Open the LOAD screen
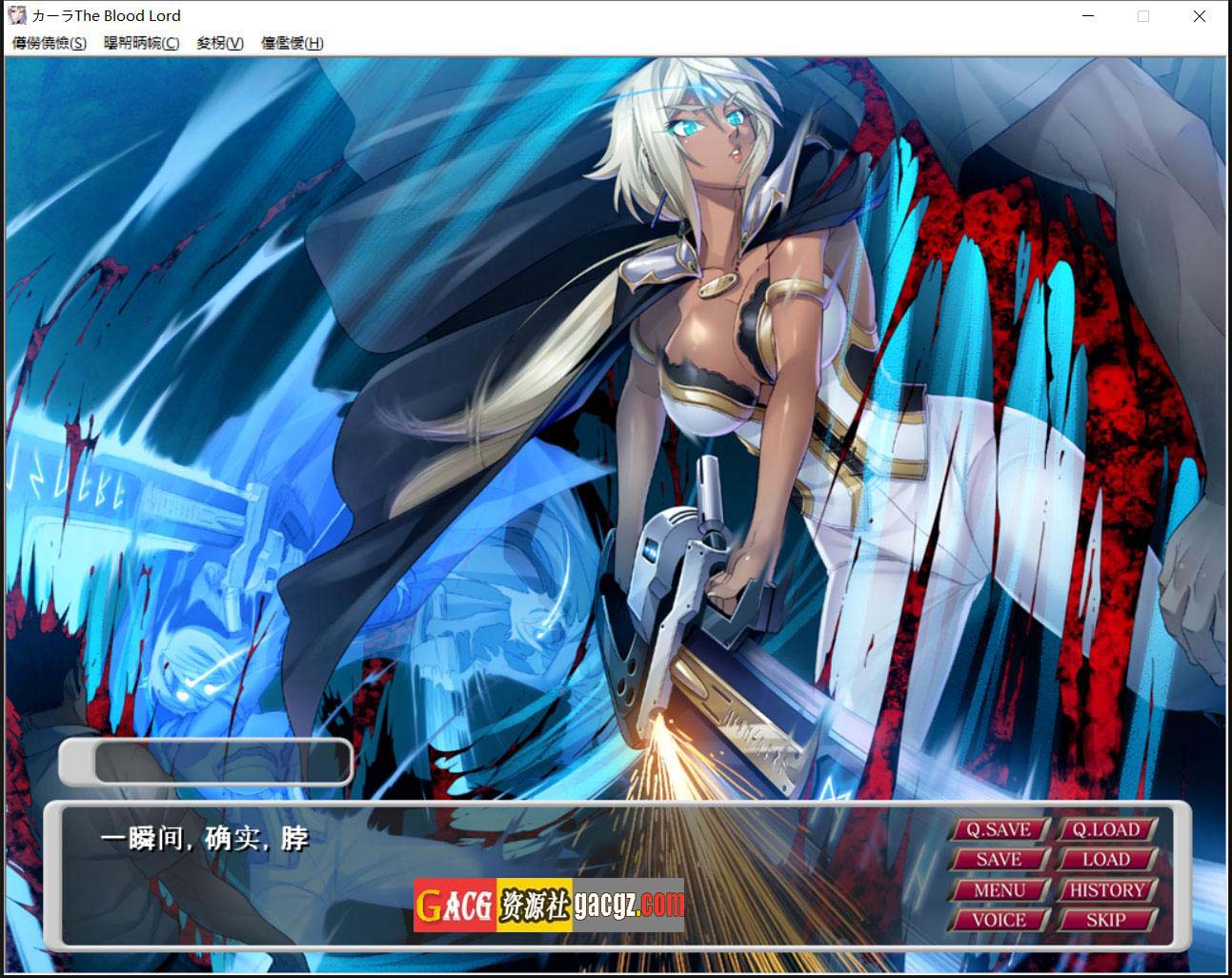 click(1105, 860)
